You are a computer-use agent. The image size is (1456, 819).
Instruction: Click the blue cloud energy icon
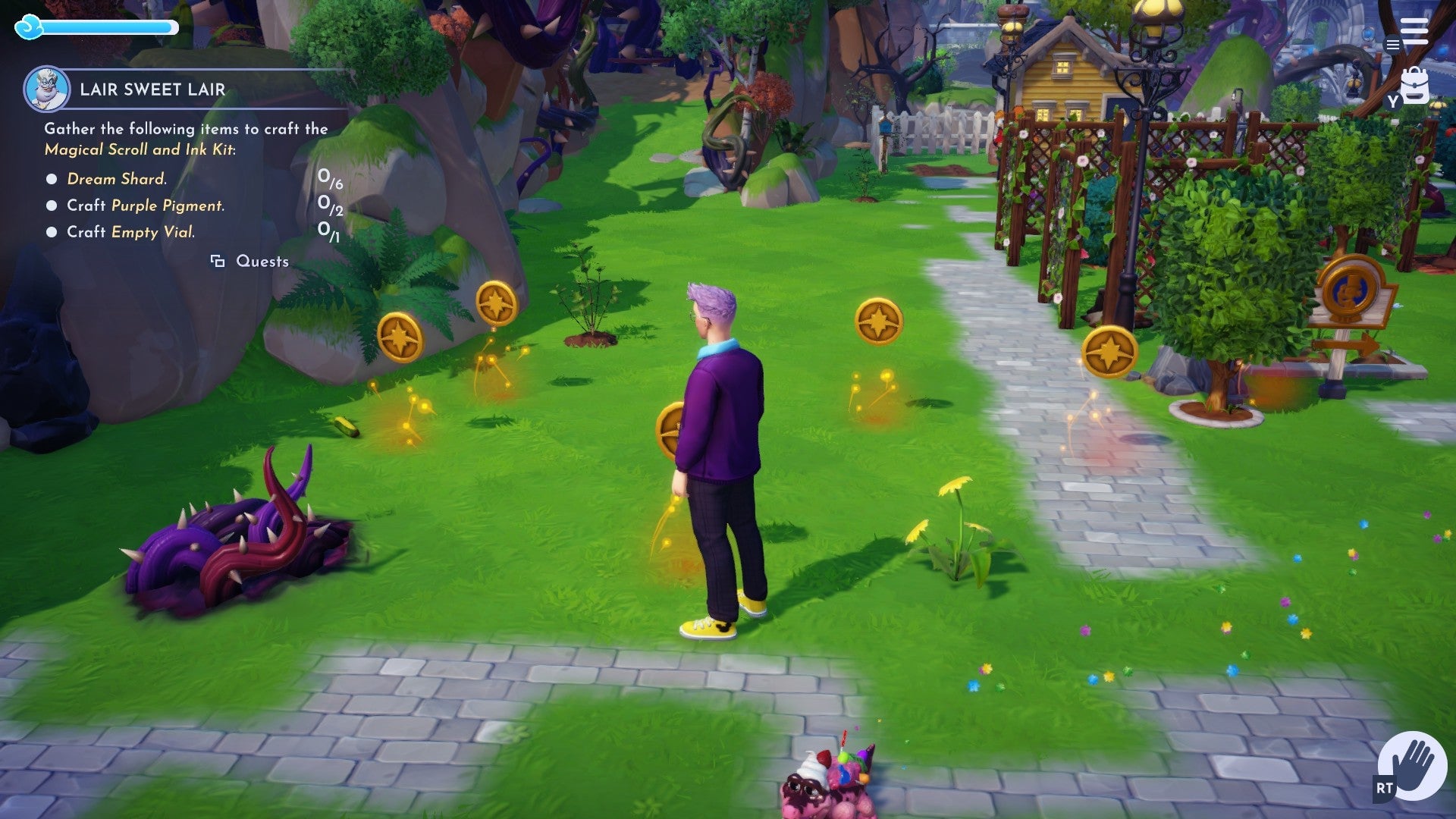[x=29, y=27]
